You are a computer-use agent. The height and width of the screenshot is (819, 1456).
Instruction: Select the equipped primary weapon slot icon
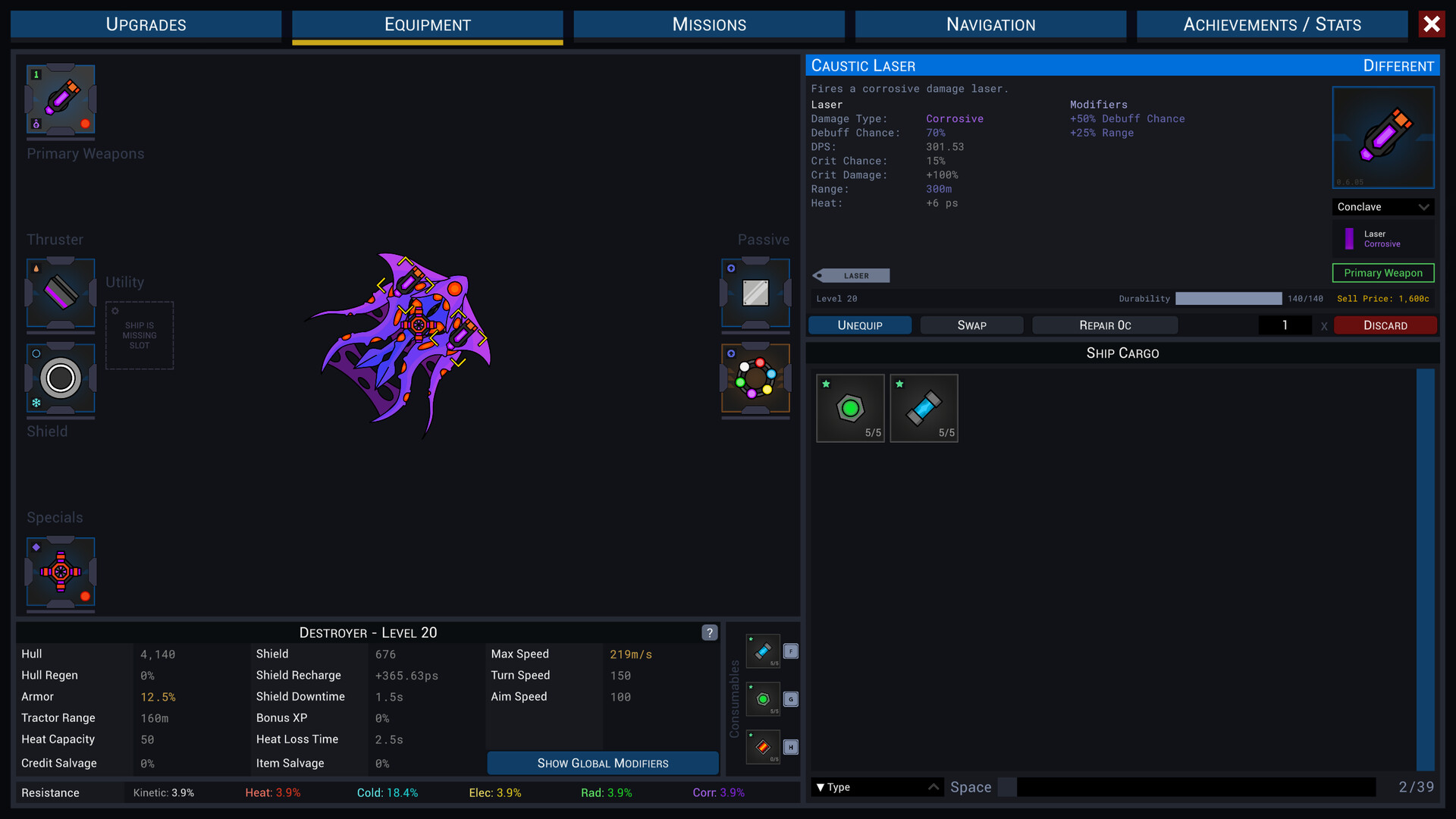coord(61,100)
